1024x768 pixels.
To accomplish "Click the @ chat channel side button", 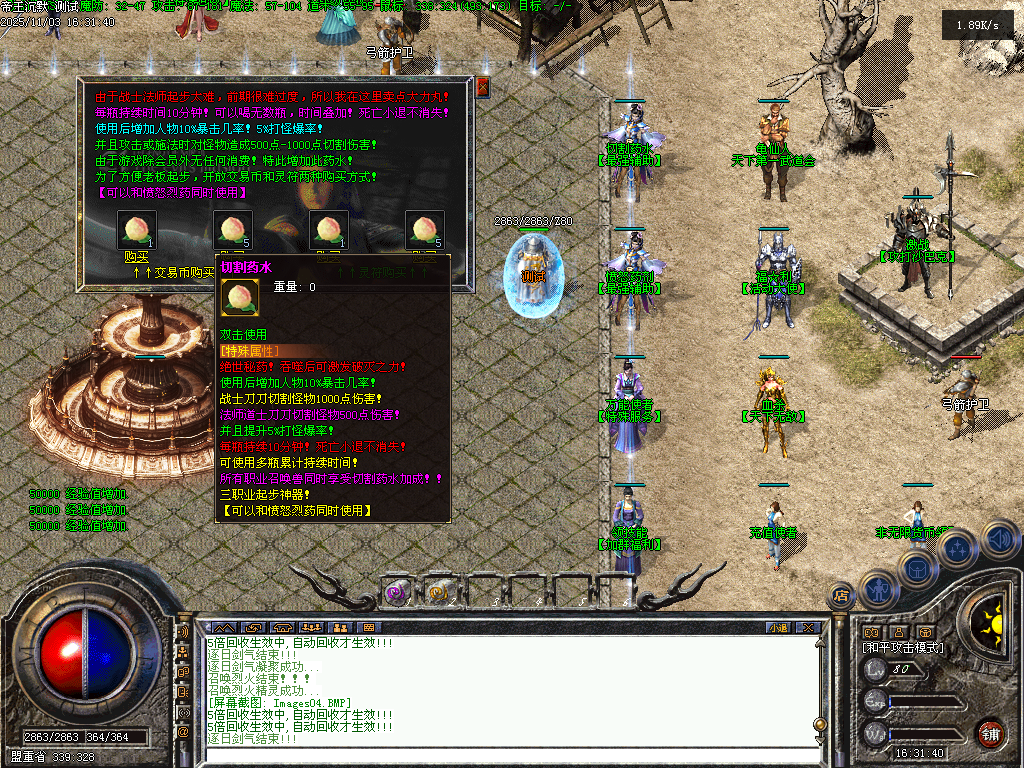I will pyautogui.click(x=183, y=732).
